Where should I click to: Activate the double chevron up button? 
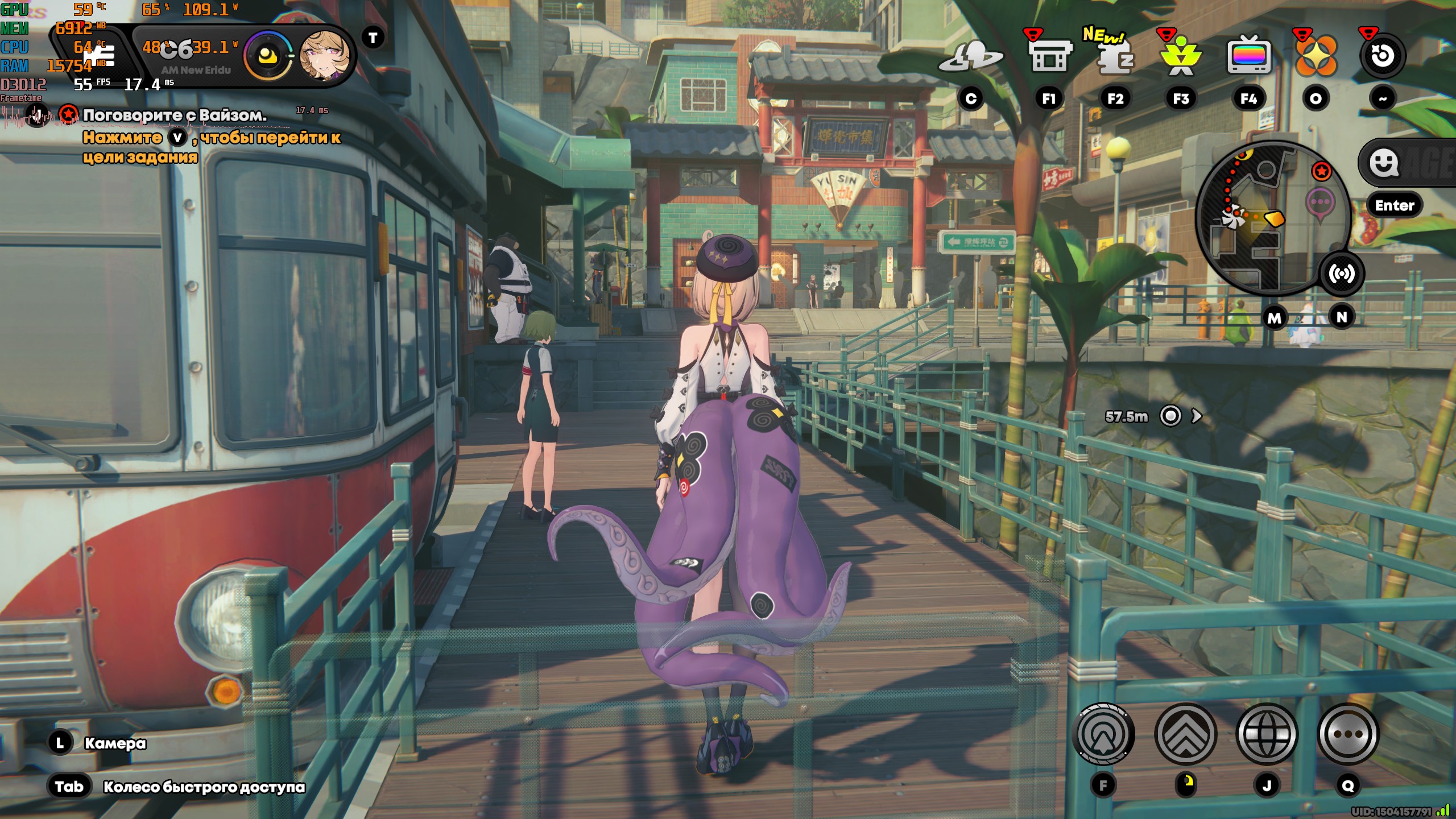pyautogui.click(x=1186, y=734)
